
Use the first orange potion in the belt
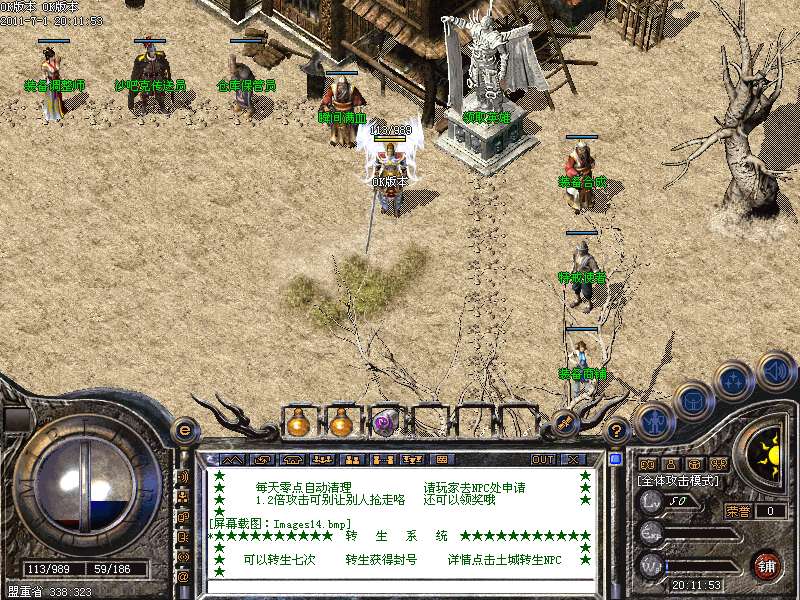(297, 422)
